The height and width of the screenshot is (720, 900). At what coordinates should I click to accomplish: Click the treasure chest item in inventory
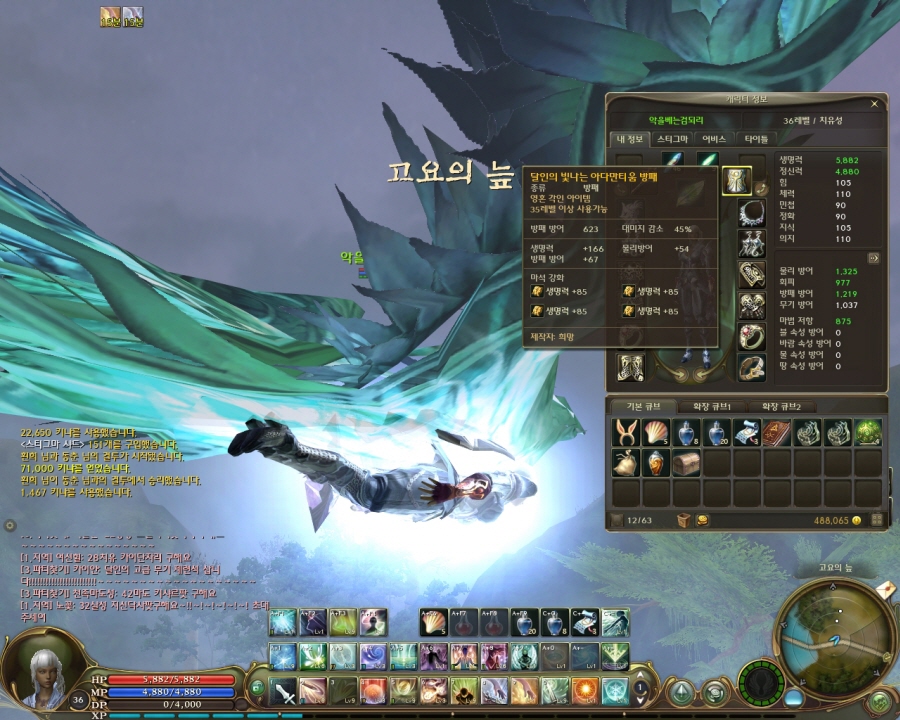click(x=686, y=462)
